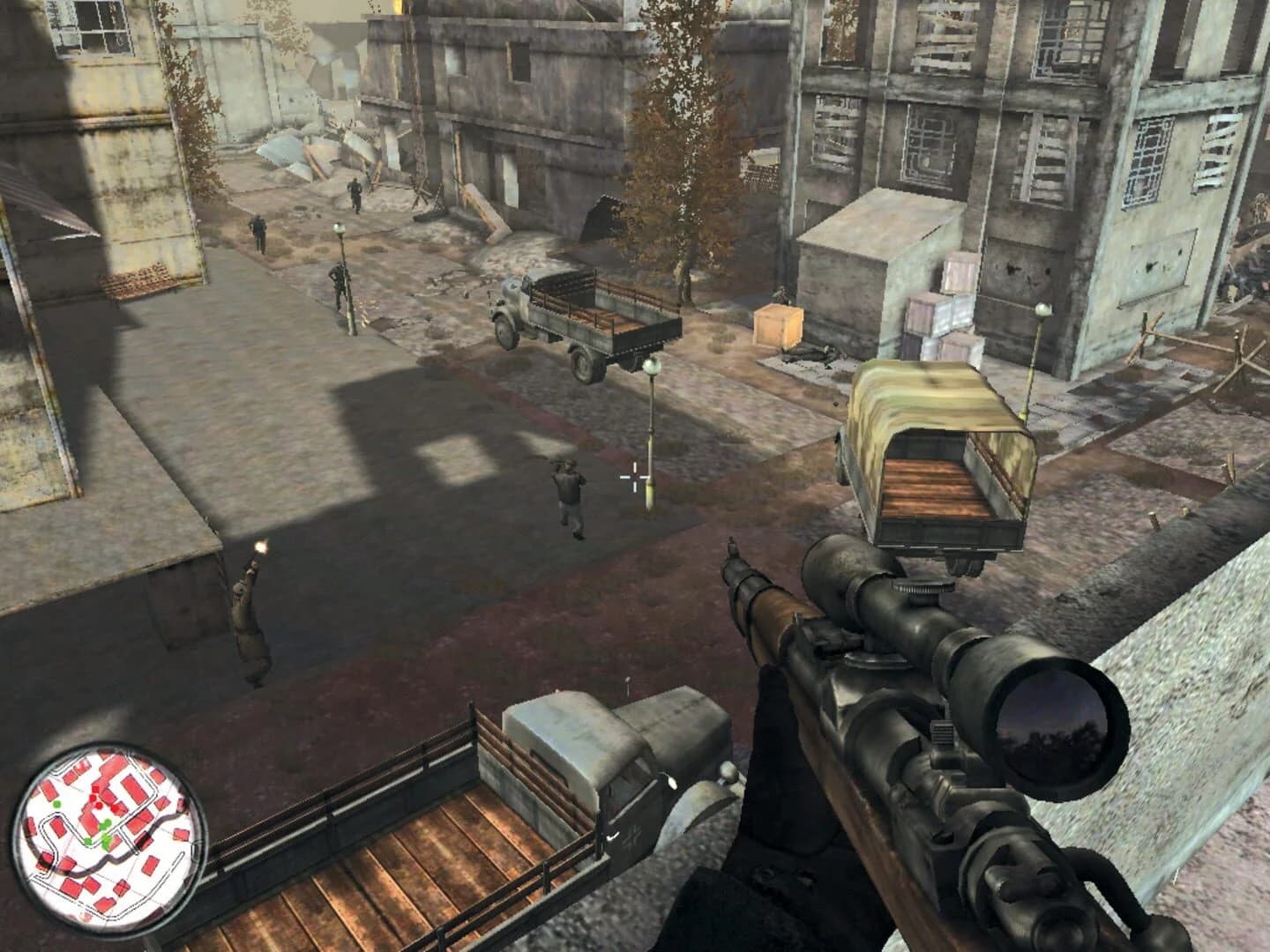Click a red enemy dot on the minimap
The height and width of the screenshot is (952, 1270).
93,799
